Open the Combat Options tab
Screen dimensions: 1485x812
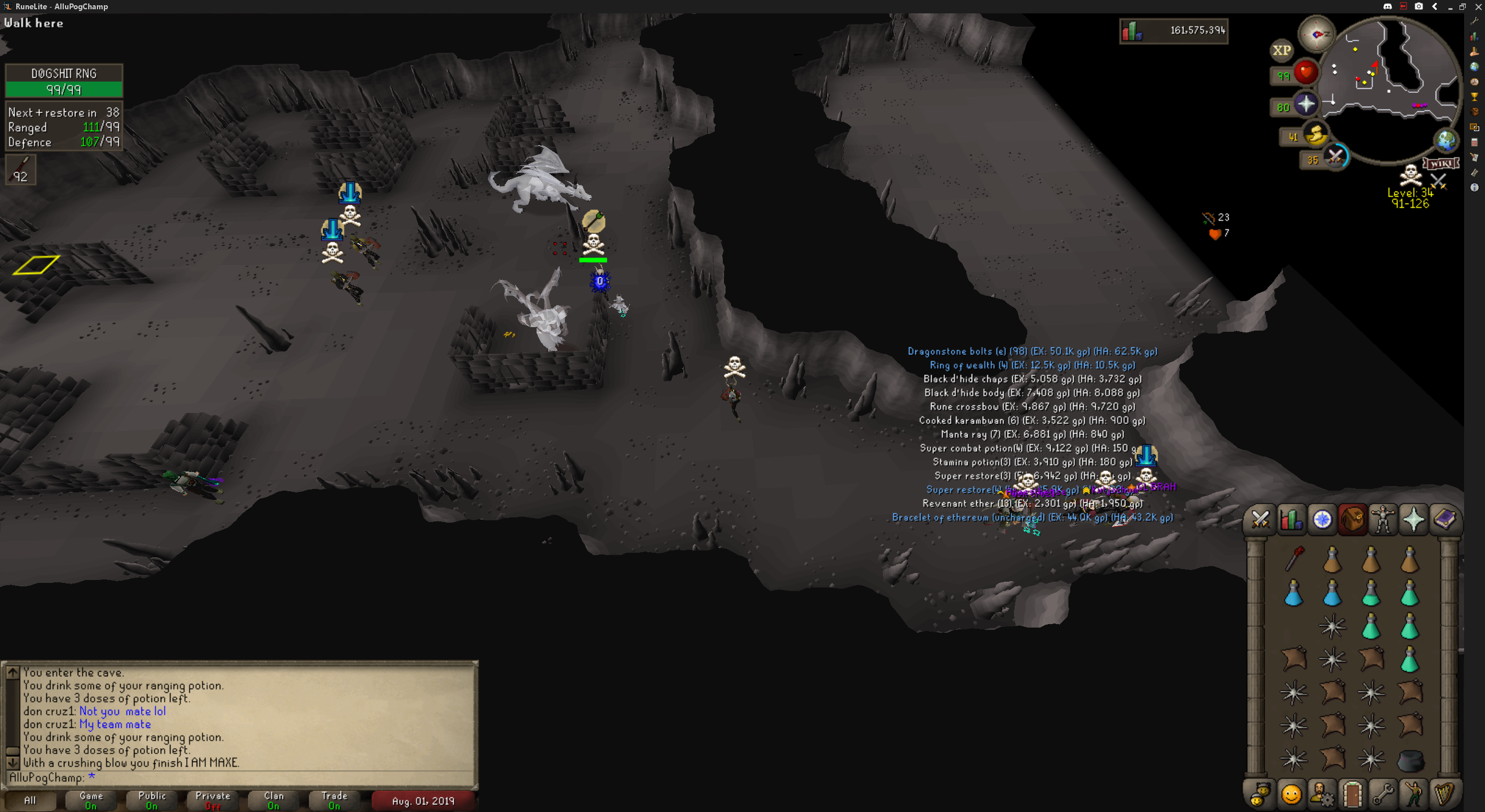click(x=1260, y=519)
